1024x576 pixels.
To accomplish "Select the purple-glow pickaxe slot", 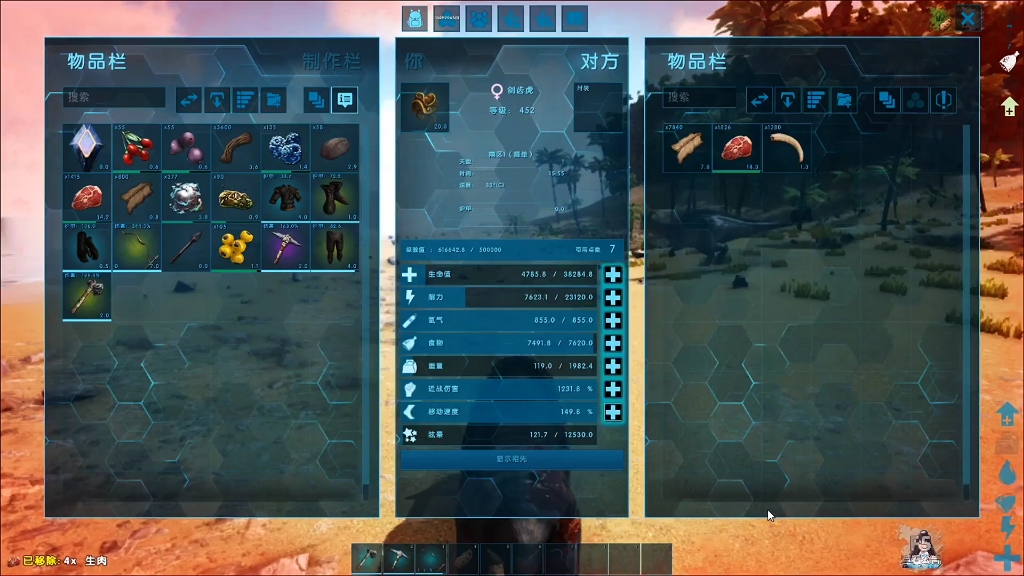I will point(286,246).
